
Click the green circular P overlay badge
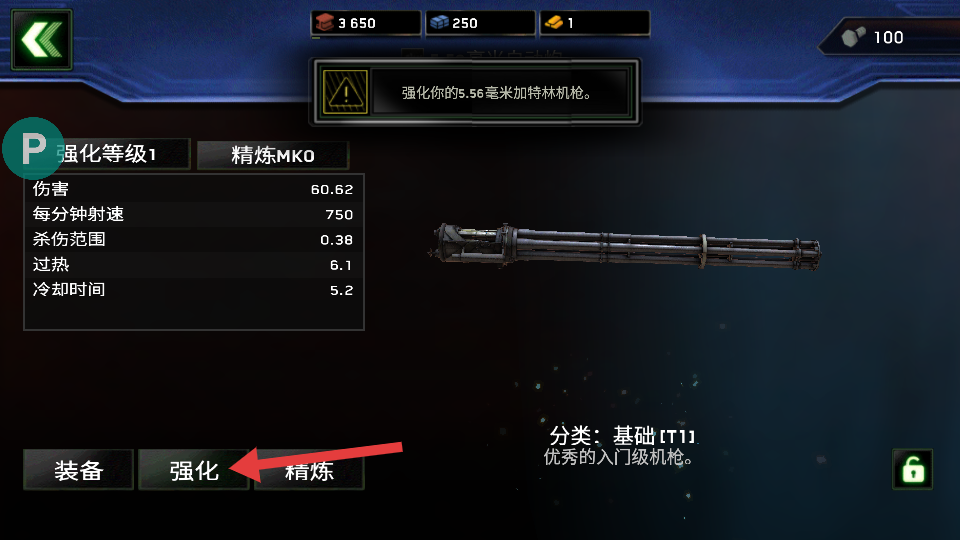(x=34, y=149)
